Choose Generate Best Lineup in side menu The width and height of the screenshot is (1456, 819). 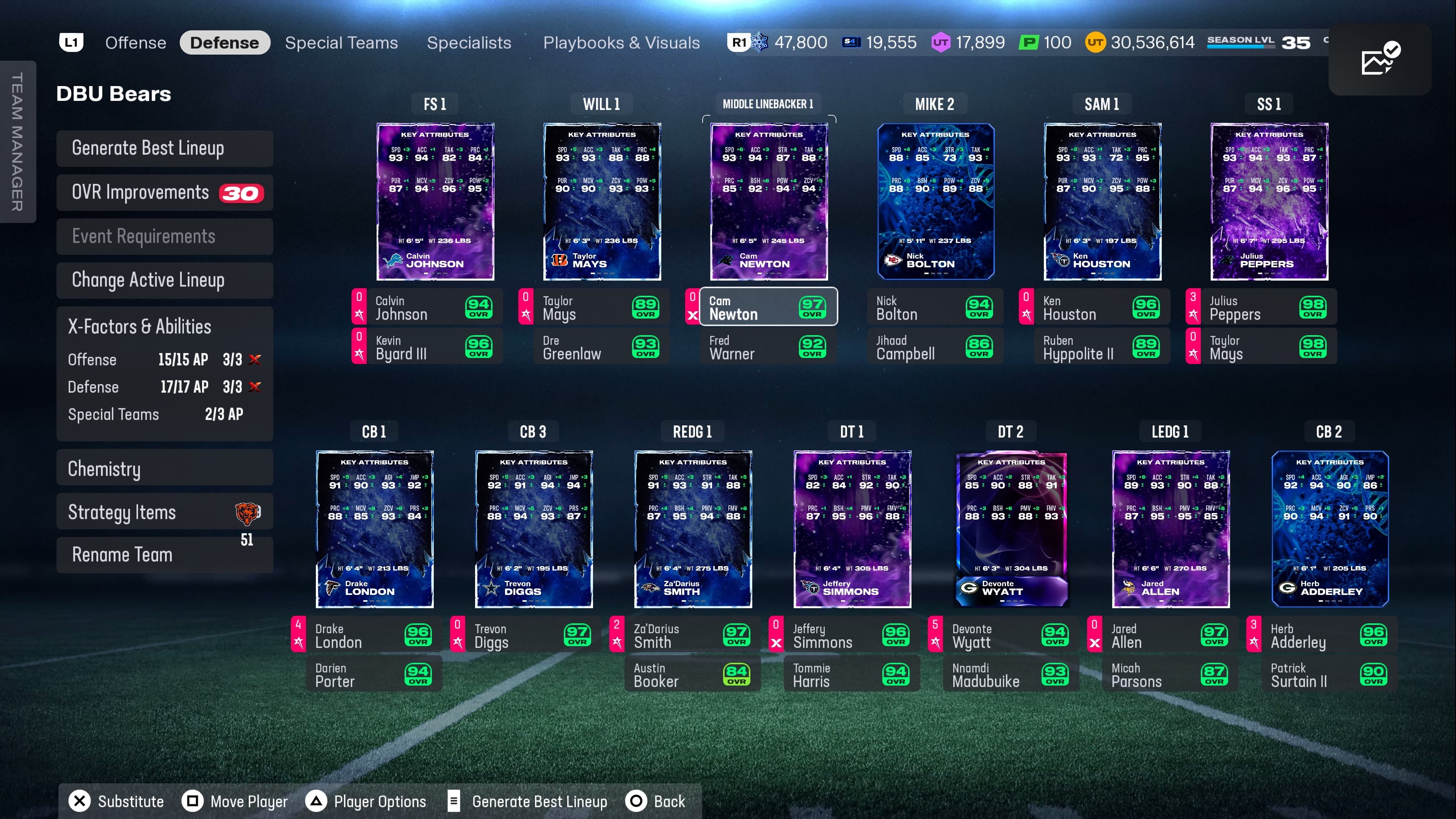(165, 149)
